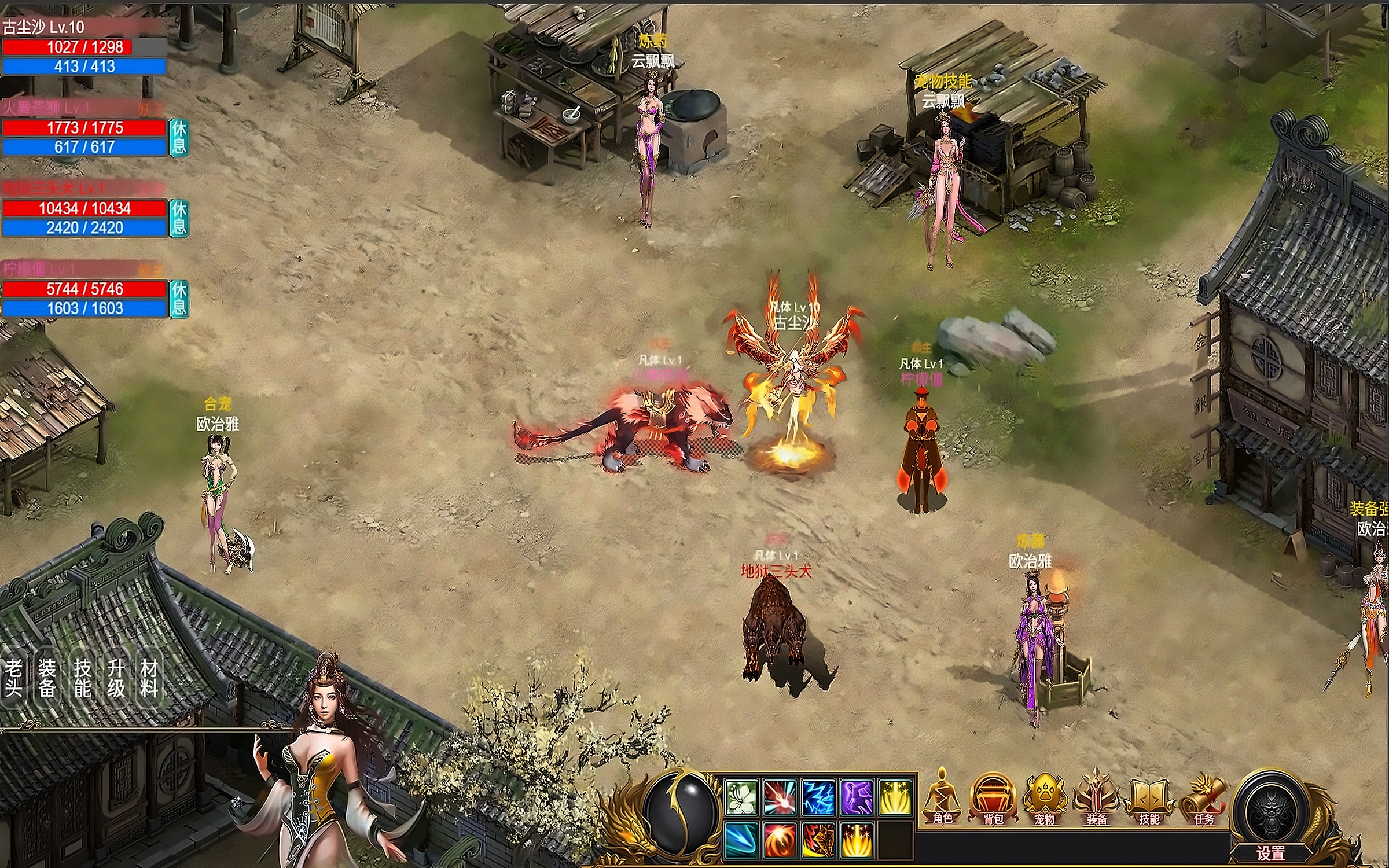The height and width of the screenshot is (868, 1389).
Task: Toggle 休息 for the 柠檬僵 pet
Action: (179, 299)
